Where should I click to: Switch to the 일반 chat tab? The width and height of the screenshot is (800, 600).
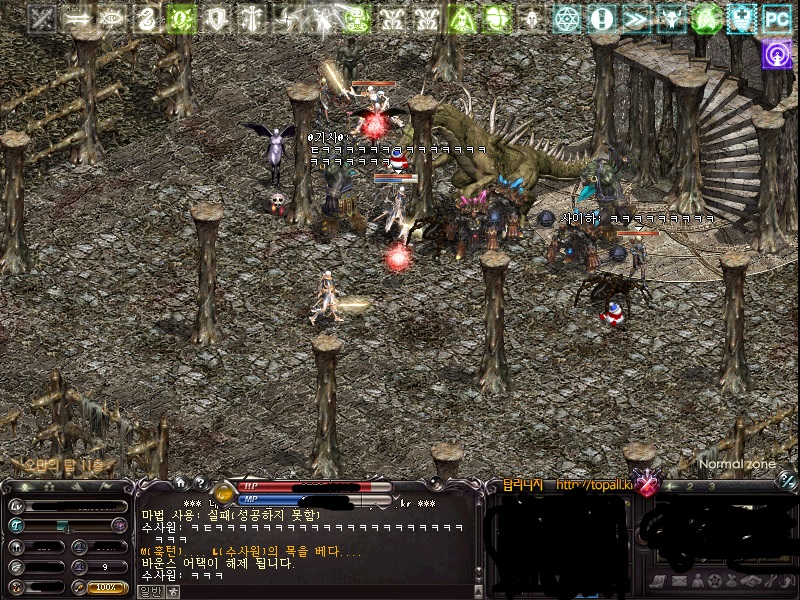(x=148, y=591)
